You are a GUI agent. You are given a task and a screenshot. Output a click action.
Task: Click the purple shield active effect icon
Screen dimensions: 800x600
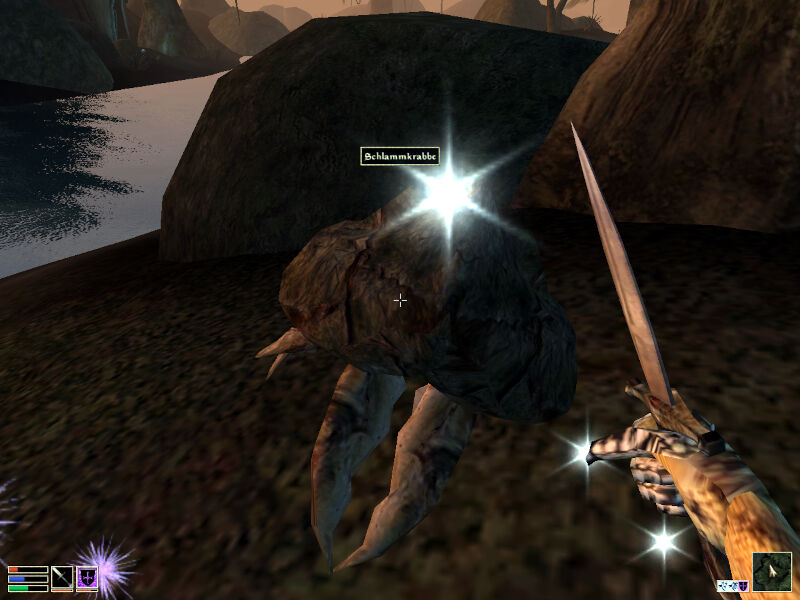(743, 585)
